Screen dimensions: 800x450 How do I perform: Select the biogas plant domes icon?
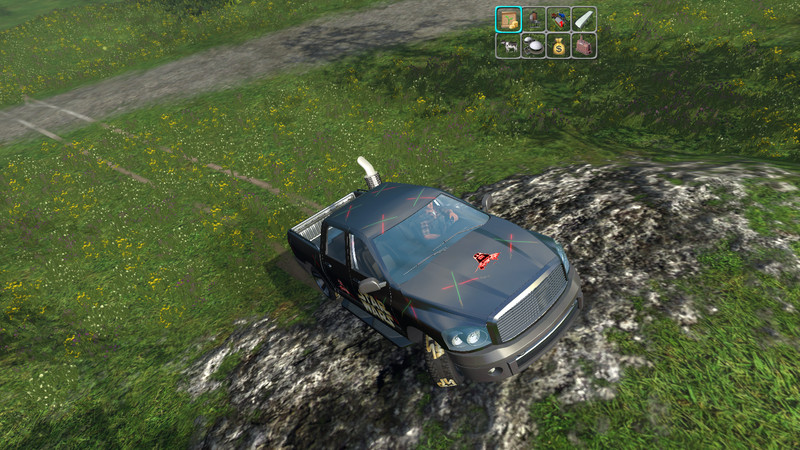pyautogui.click(x=533, y=45)
